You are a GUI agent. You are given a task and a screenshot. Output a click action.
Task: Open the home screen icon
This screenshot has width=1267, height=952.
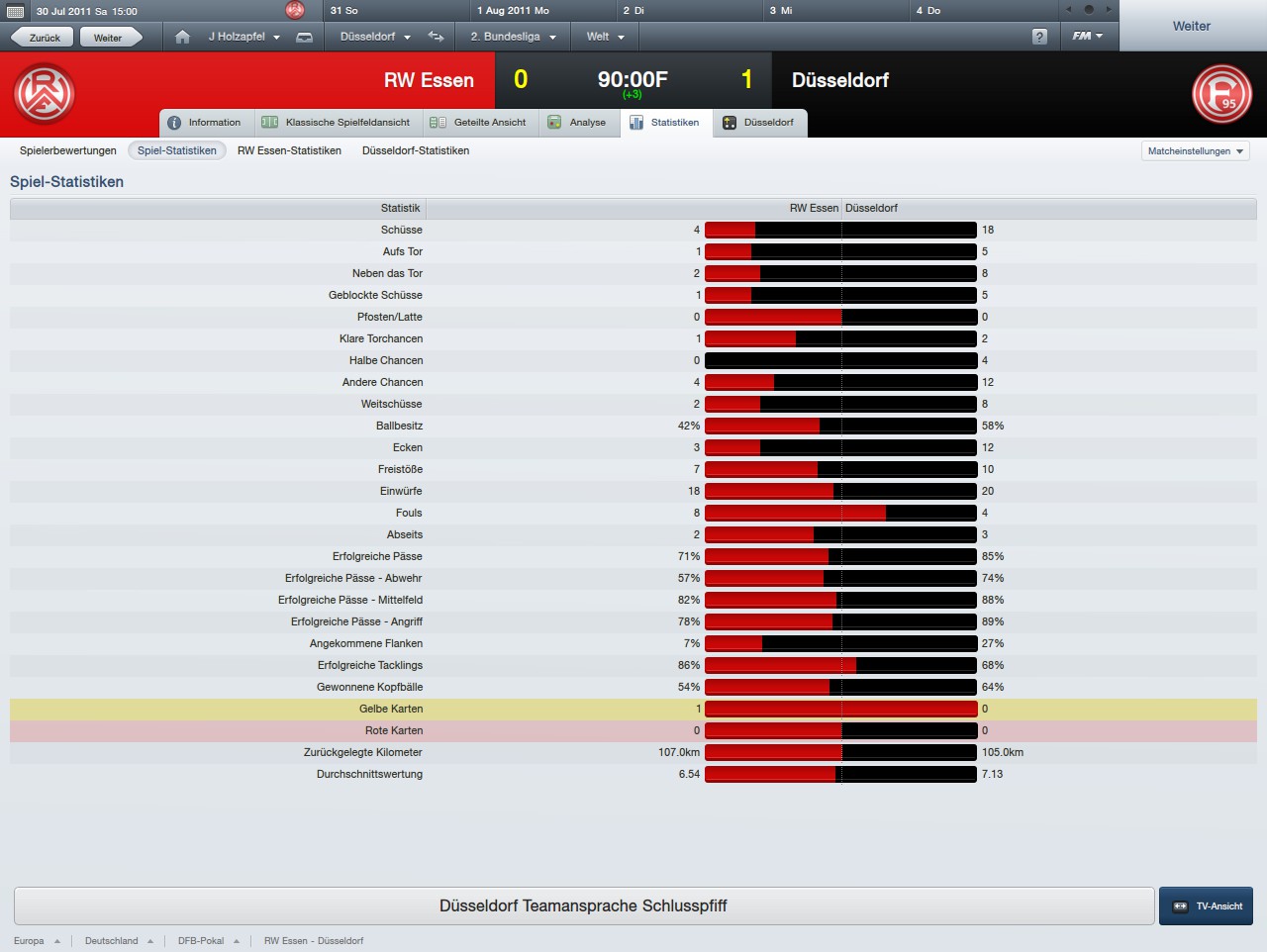click(182, 37)
